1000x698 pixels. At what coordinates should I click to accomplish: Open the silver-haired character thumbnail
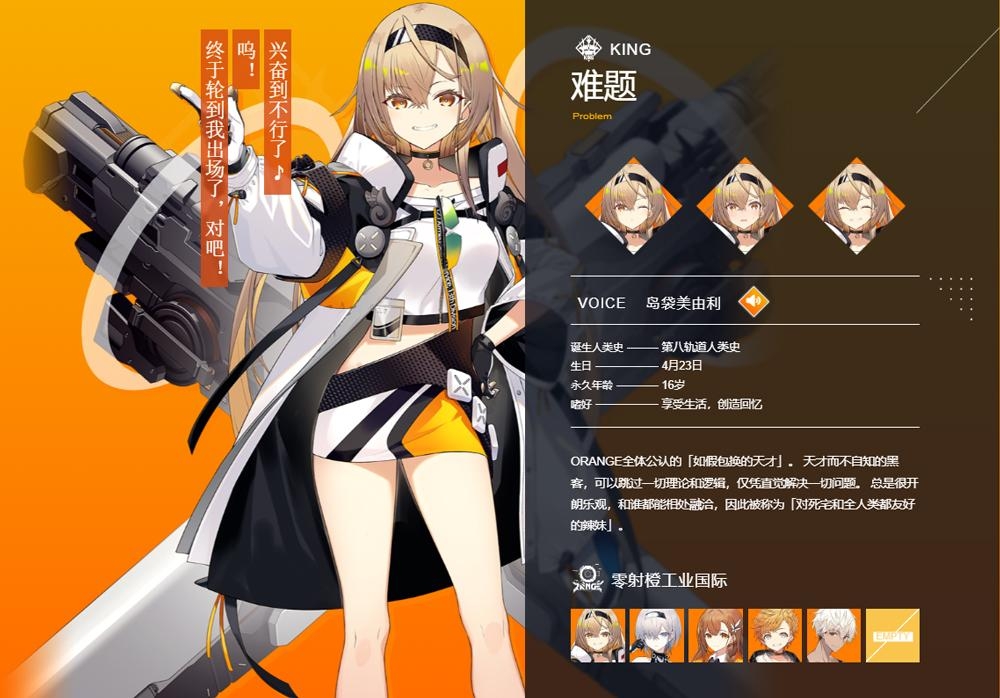click(657, 635)
